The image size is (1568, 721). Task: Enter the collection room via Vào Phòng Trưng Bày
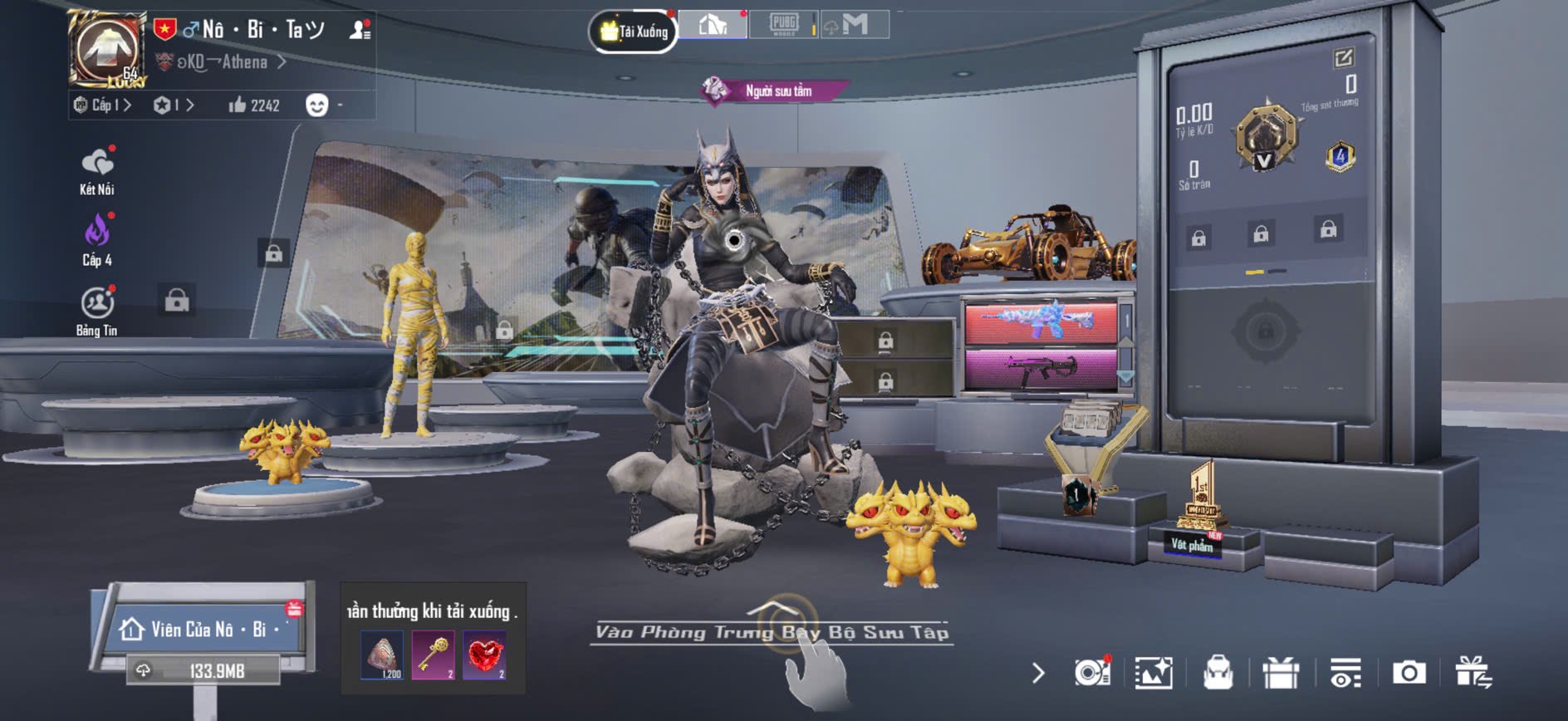coord(772,632)
